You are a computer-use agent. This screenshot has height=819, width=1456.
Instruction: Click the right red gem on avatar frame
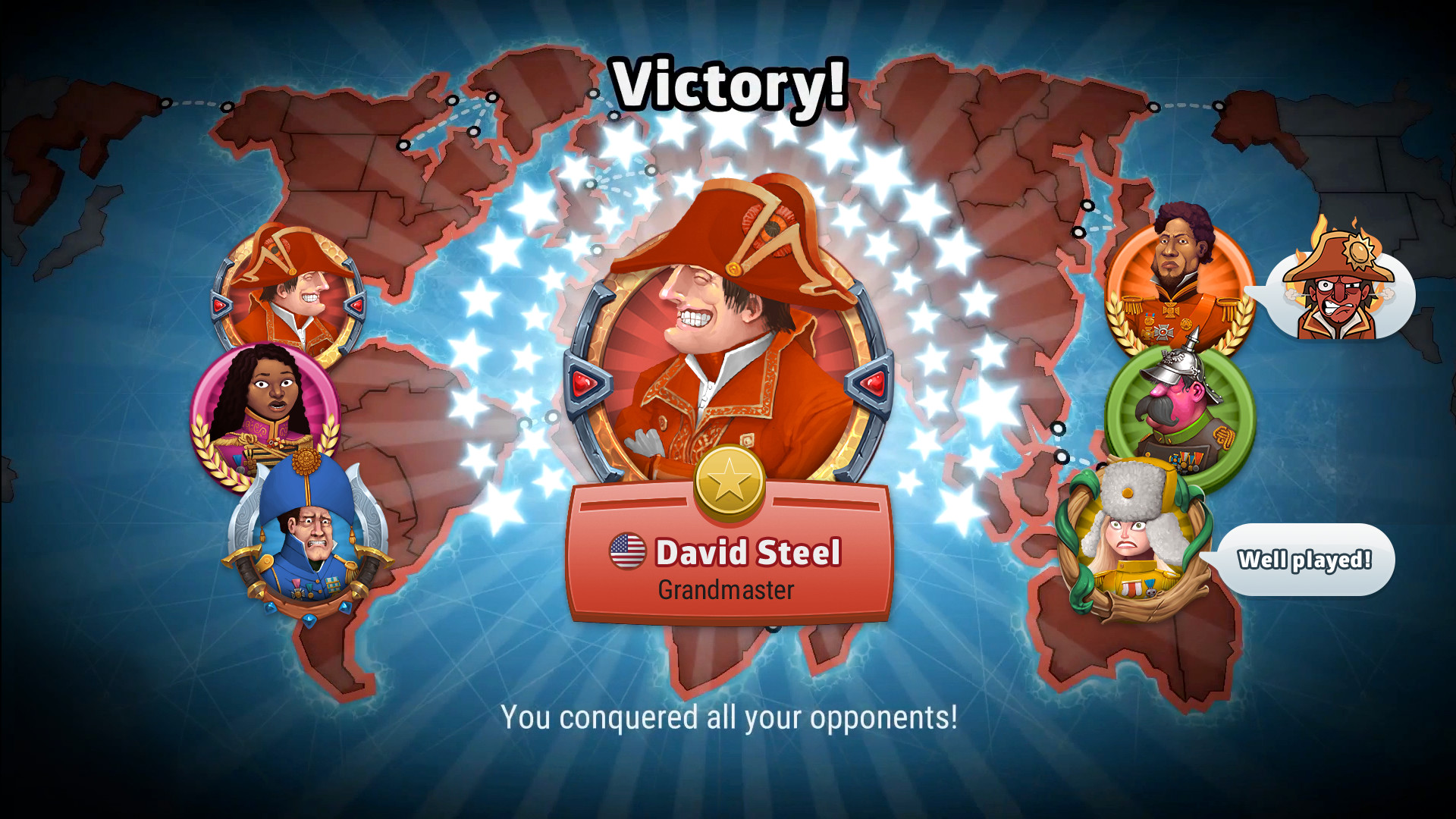tap(871, 383)
